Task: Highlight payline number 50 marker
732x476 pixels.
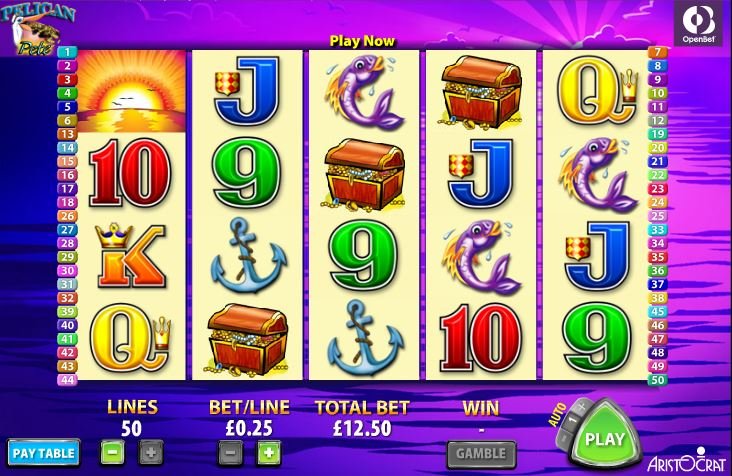Action: click(658, 380)
